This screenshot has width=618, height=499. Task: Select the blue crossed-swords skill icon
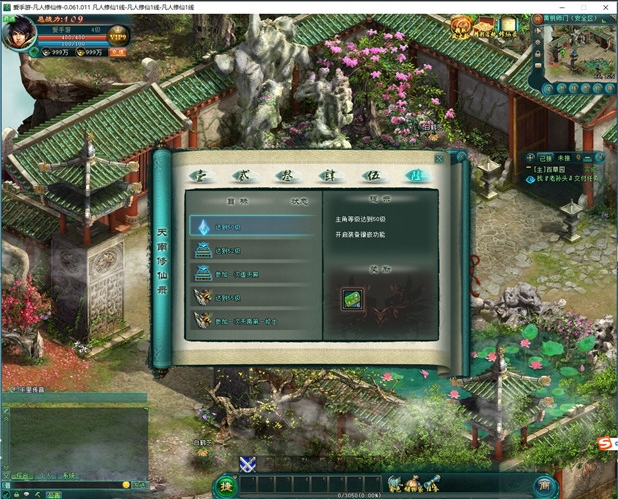pos(248,463)
